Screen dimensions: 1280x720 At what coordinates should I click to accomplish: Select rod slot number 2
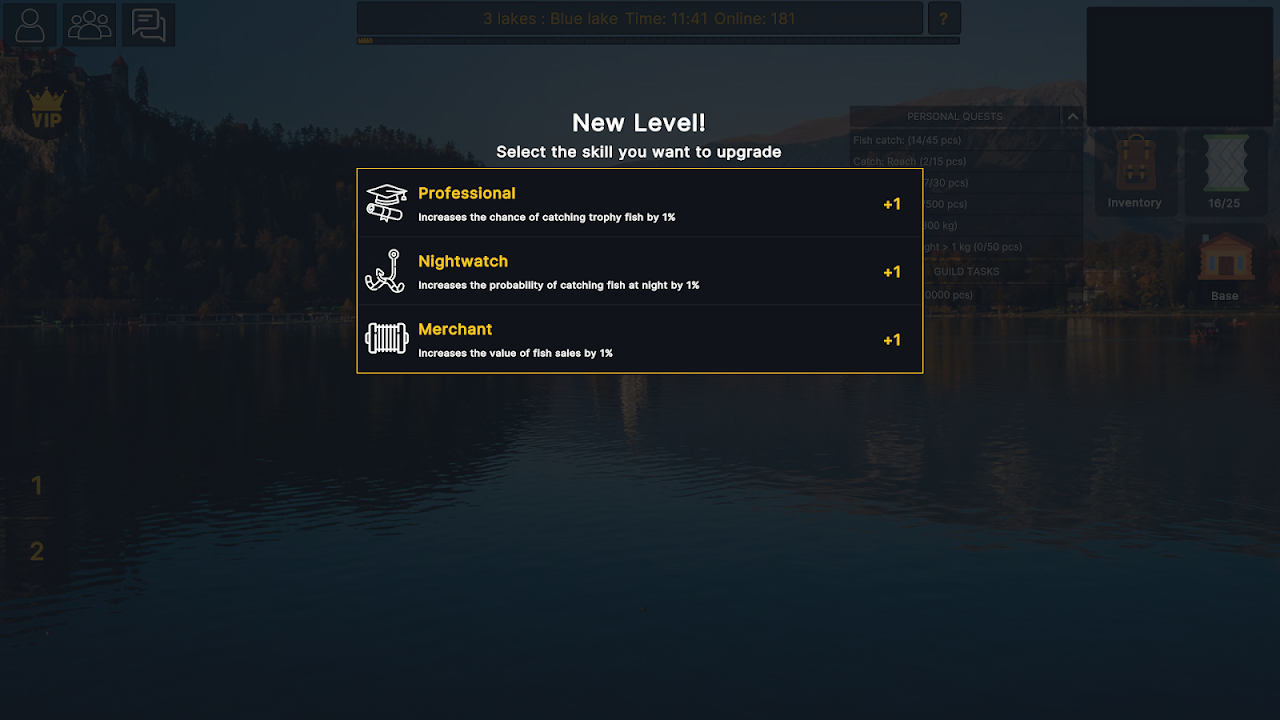tap(37, 551)
